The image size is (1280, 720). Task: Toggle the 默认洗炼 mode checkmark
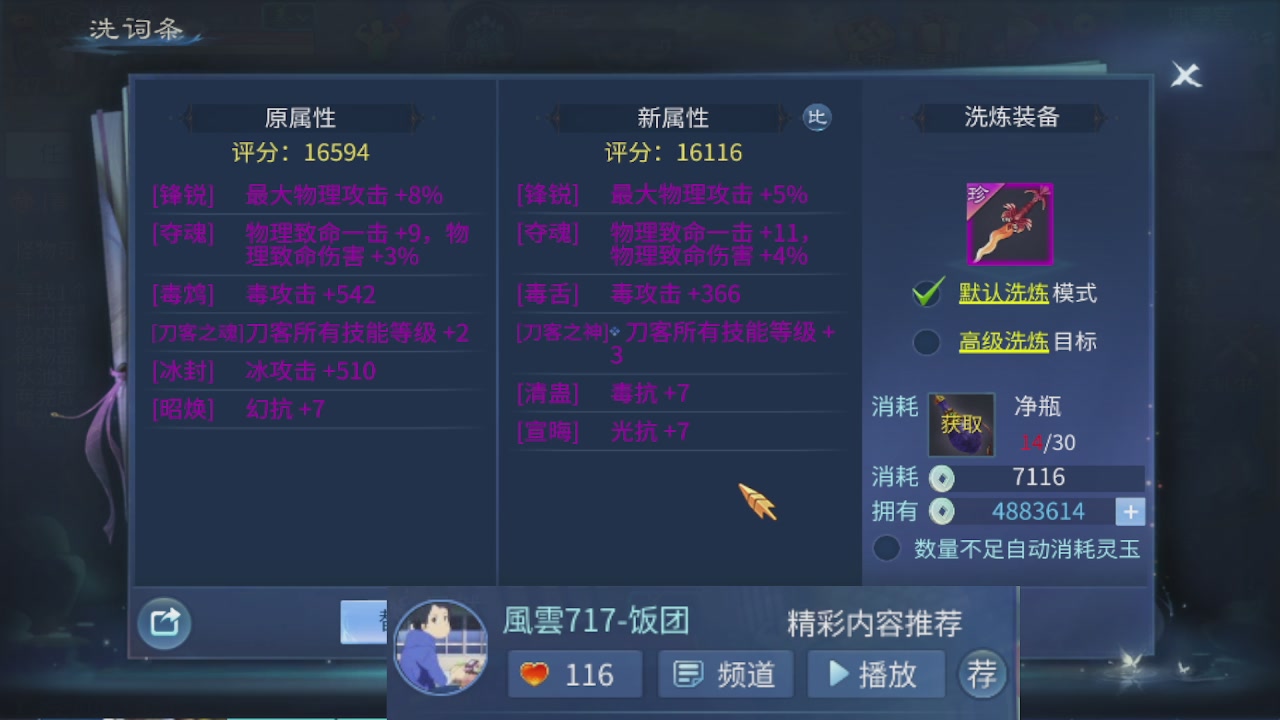928,292
